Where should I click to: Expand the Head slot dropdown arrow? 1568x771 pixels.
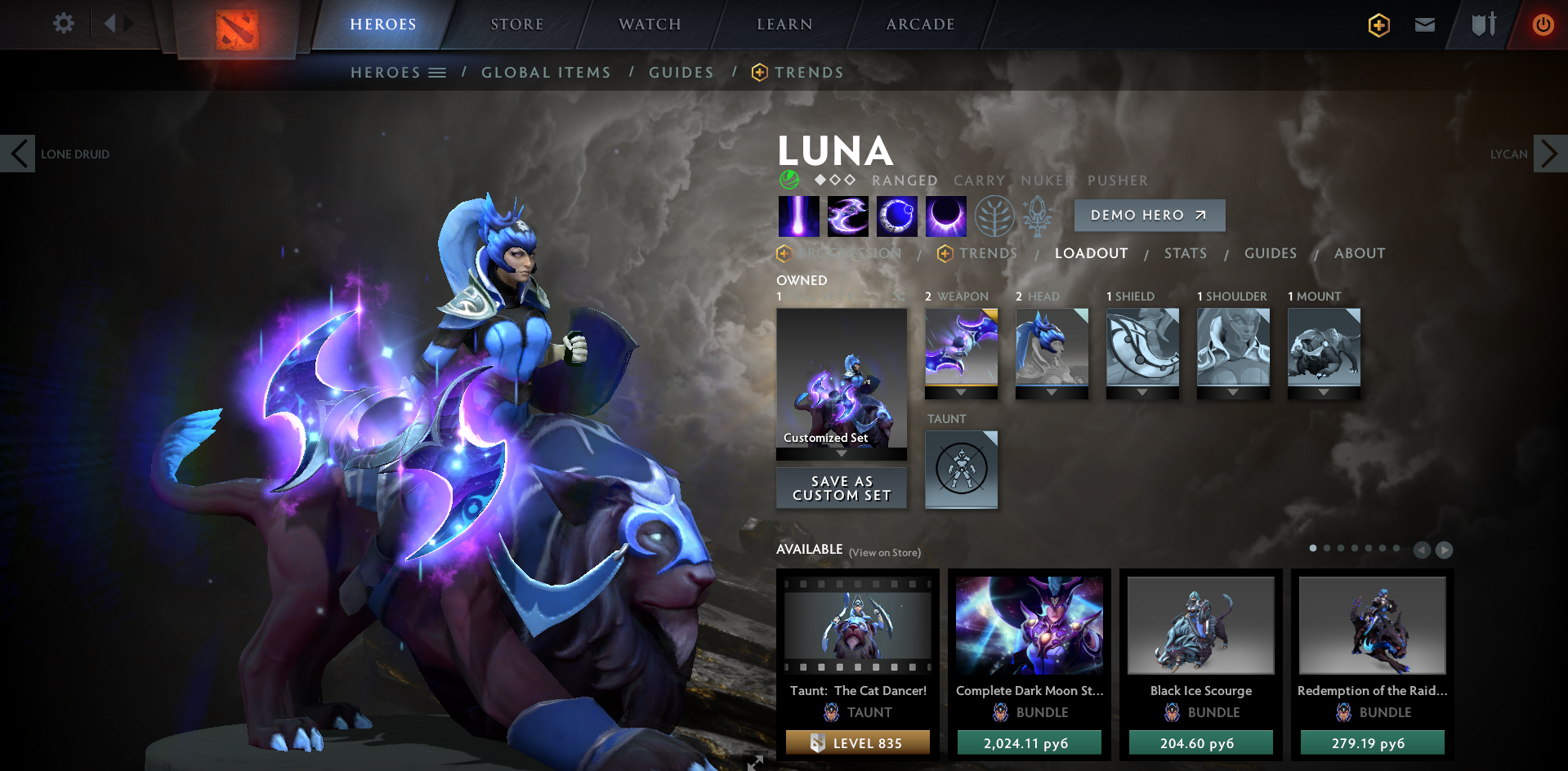click(1052, 391)
